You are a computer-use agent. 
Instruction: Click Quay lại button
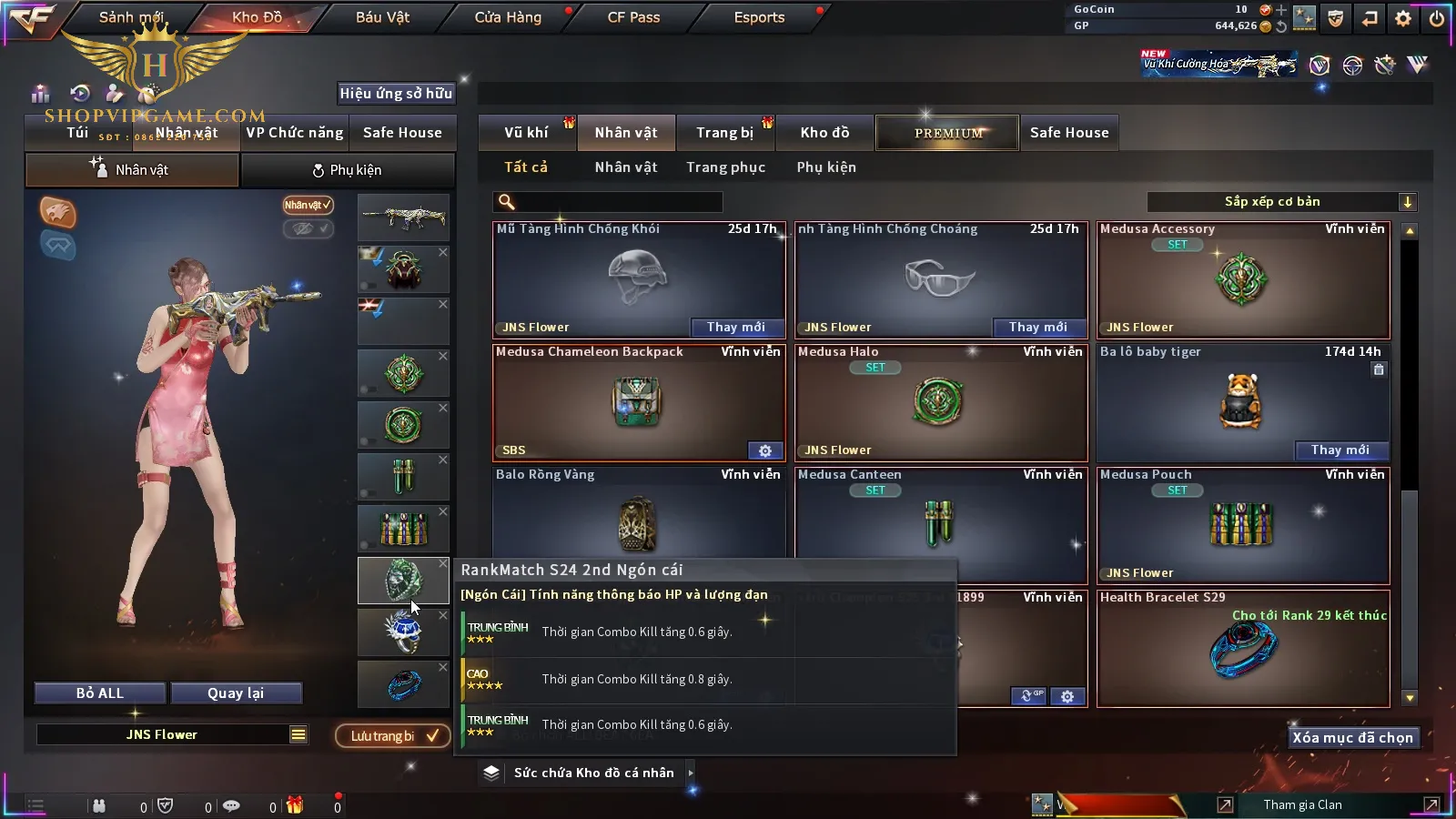pyautogui.click(x=236, y=693)
